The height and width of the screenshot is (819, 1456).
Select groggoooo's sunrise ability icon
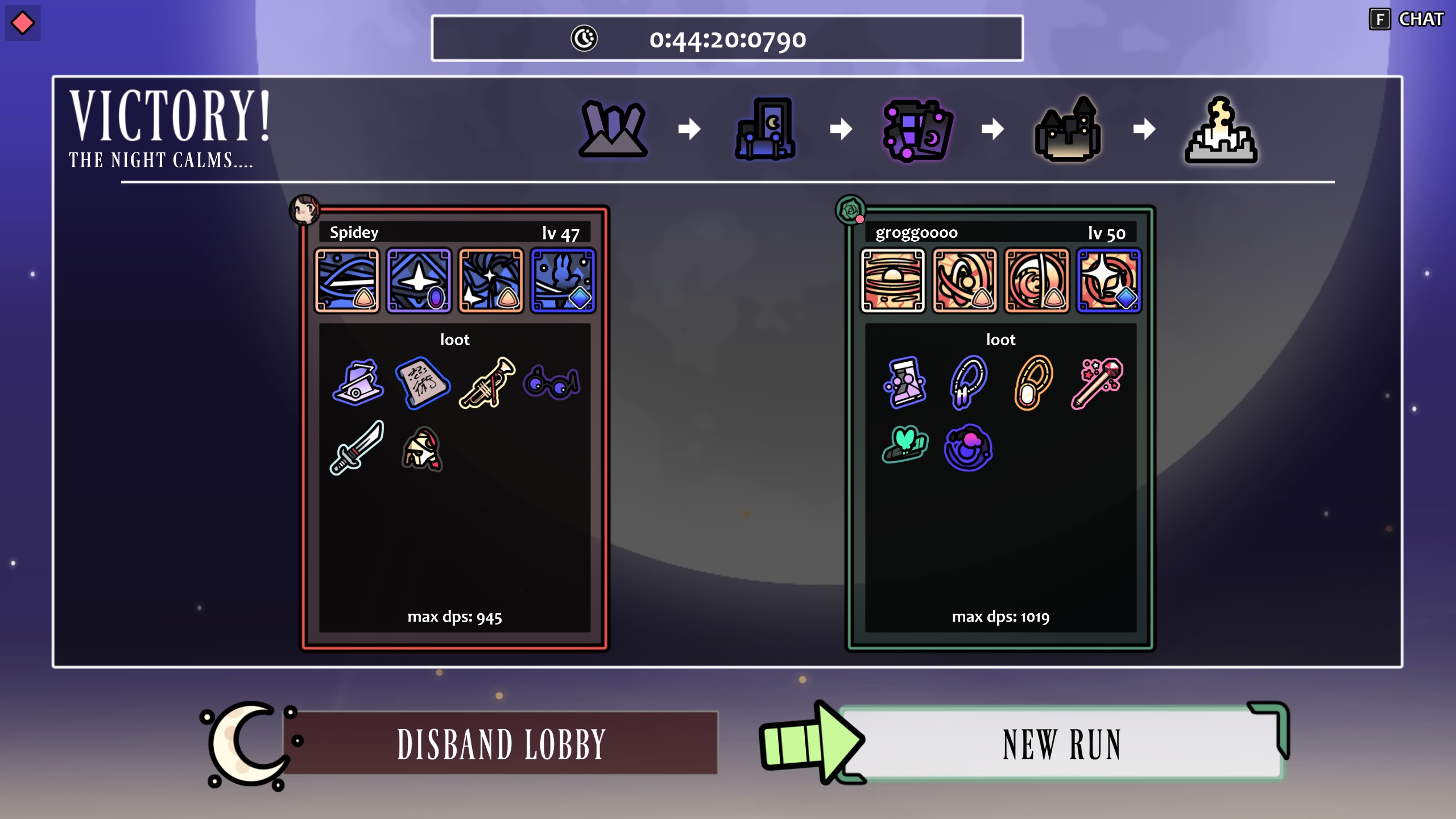coord(893,280)
